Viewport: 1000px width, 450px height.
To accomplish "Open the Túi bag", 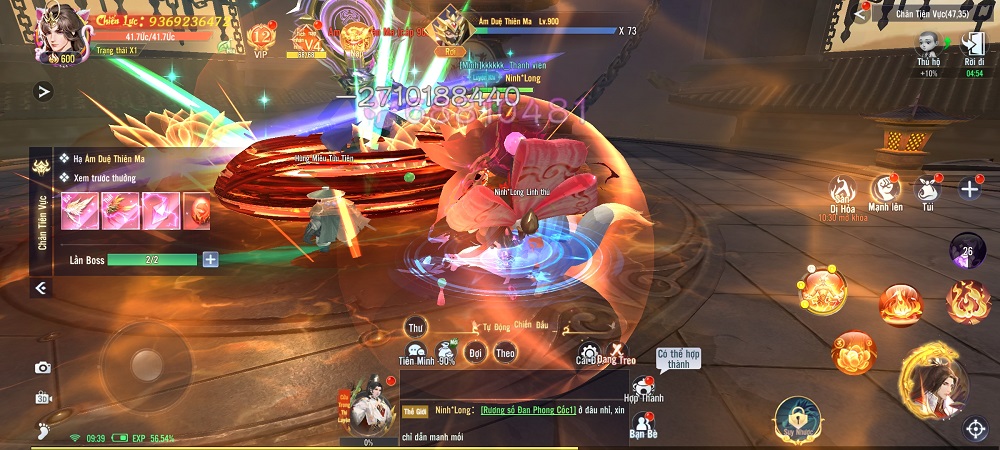I will coord(928,191).
